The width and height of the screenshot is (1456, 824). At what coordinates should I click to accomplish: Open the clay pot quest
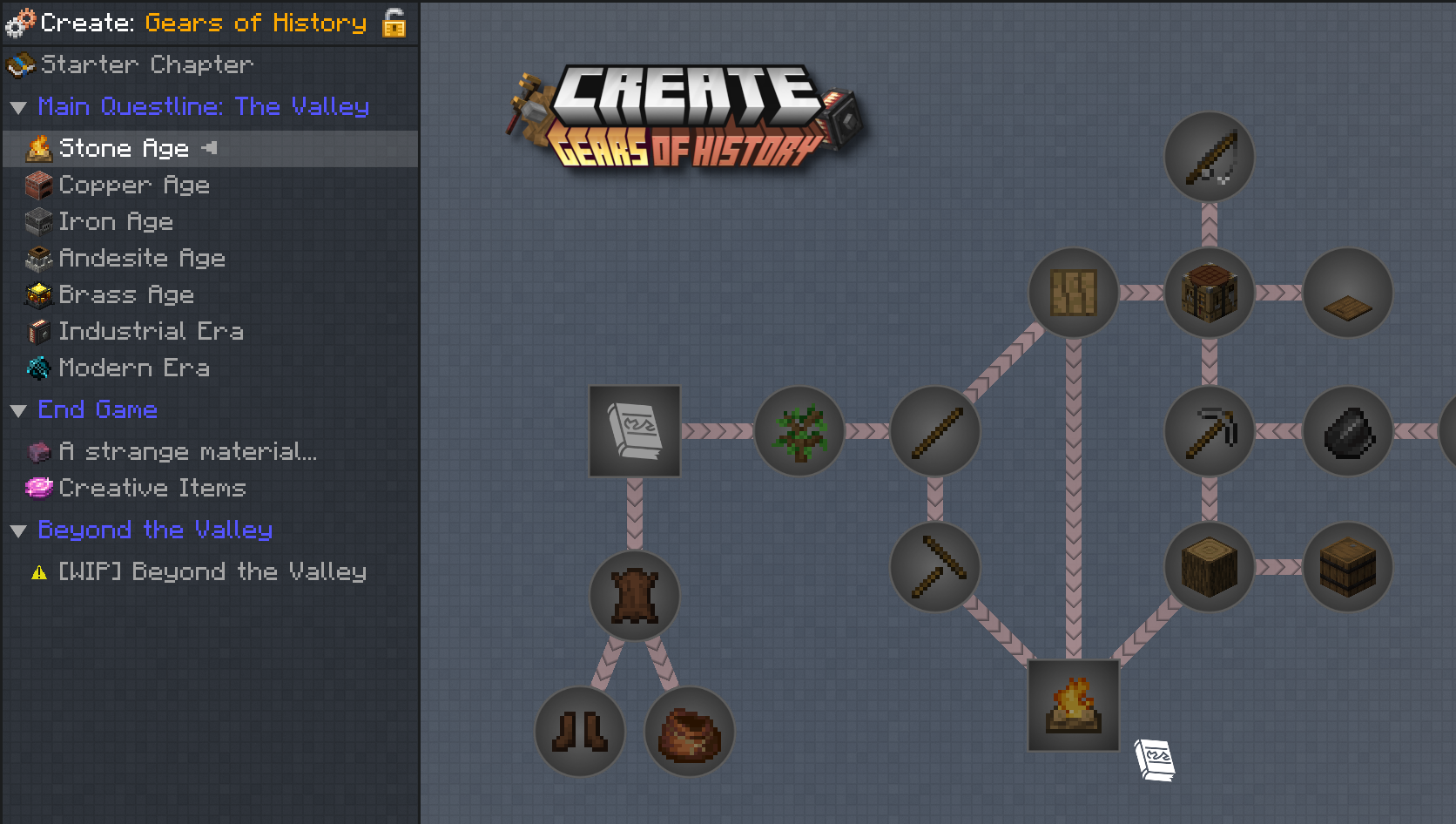tap(689, 732)
